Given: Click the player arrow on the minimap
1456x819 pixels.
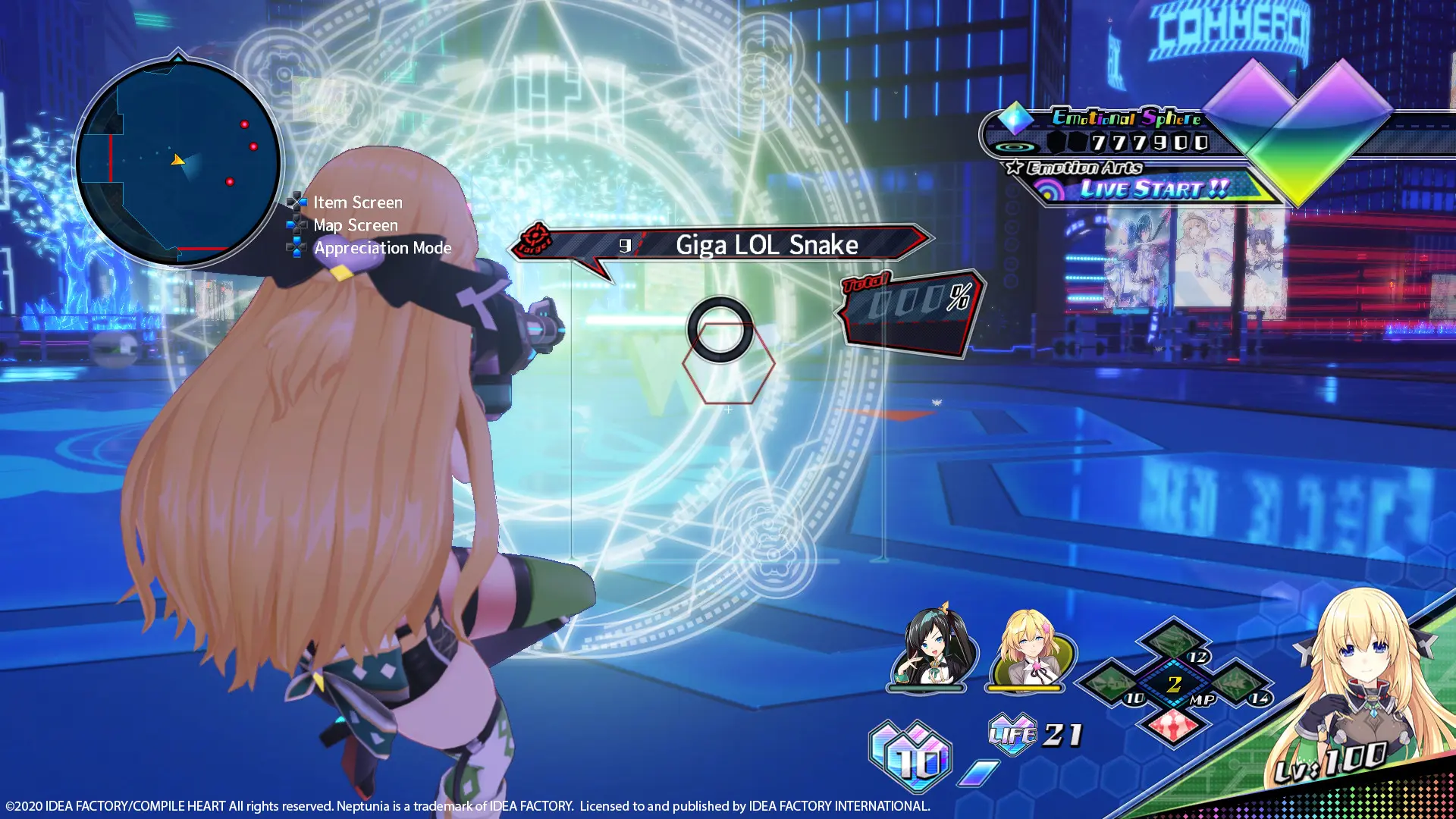Looking at the screenshot, I should [177, 161].
